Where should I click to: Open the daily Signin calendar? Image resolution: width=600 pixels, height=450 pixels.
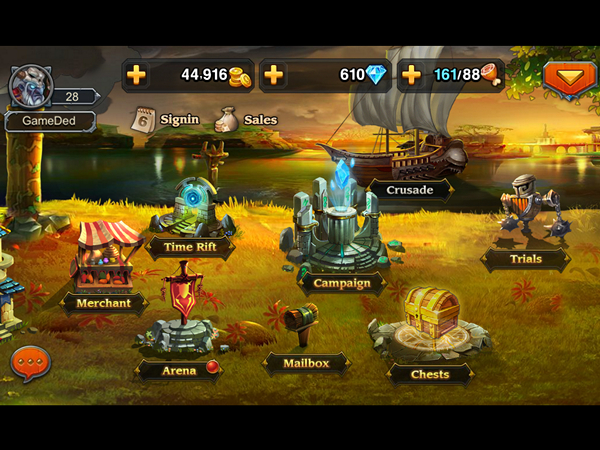pos(143,119)
